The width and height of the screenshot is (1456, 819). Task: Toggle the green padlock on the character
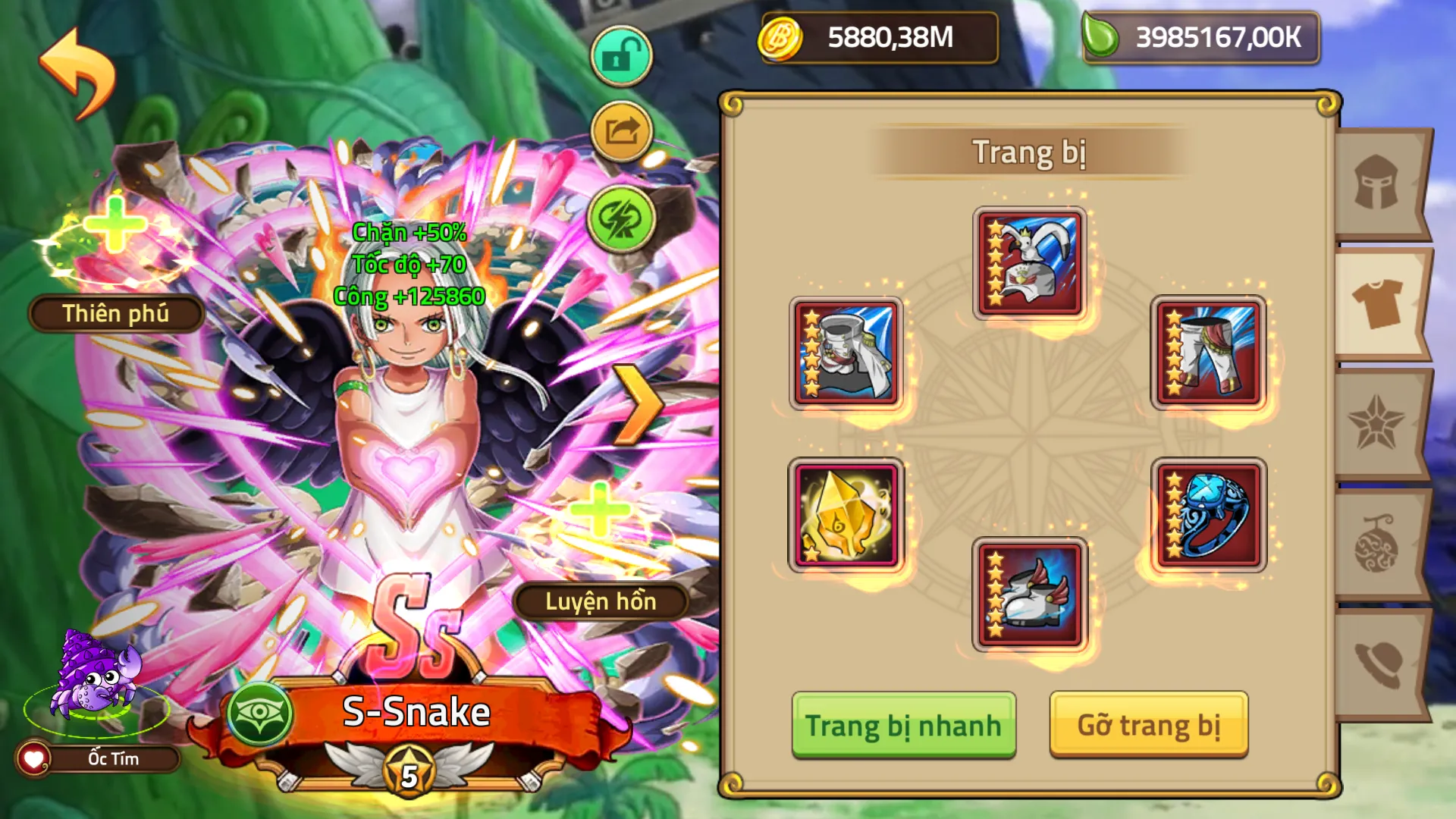click(x=622, y=53)
